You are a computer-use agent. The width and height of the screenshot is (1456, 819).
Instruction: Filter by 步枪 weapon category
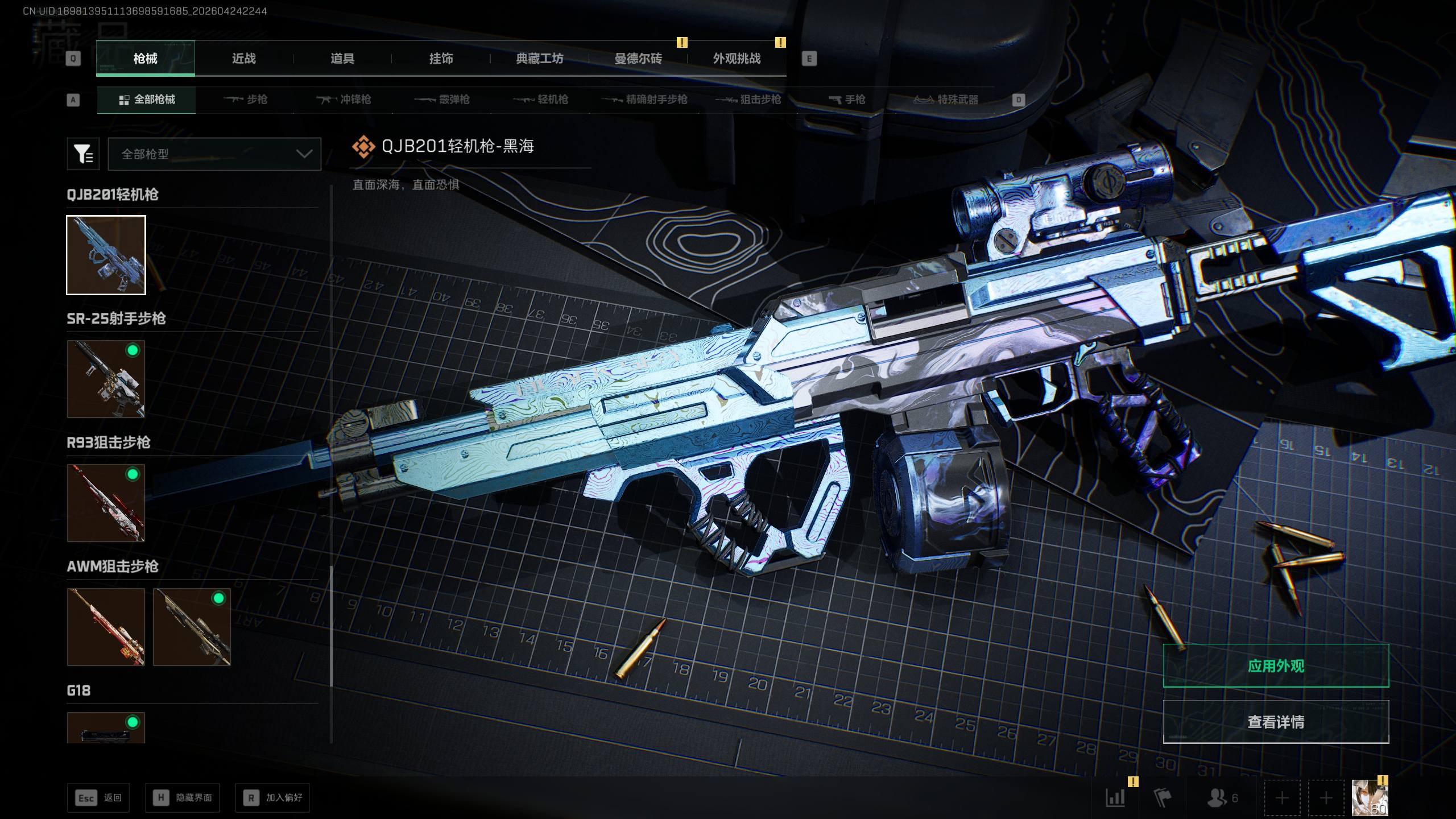pos(246,100)
